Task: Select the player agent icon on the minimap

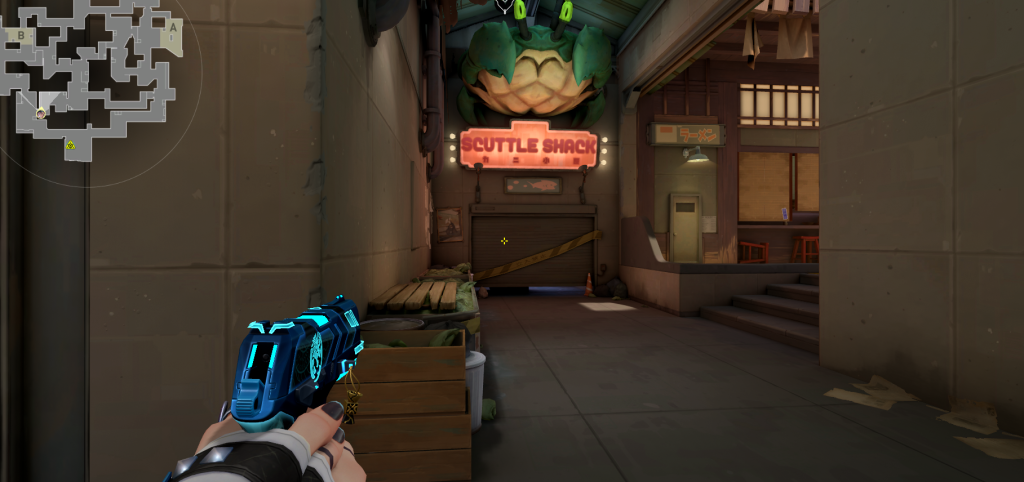Action: click(x=41, y=113)
